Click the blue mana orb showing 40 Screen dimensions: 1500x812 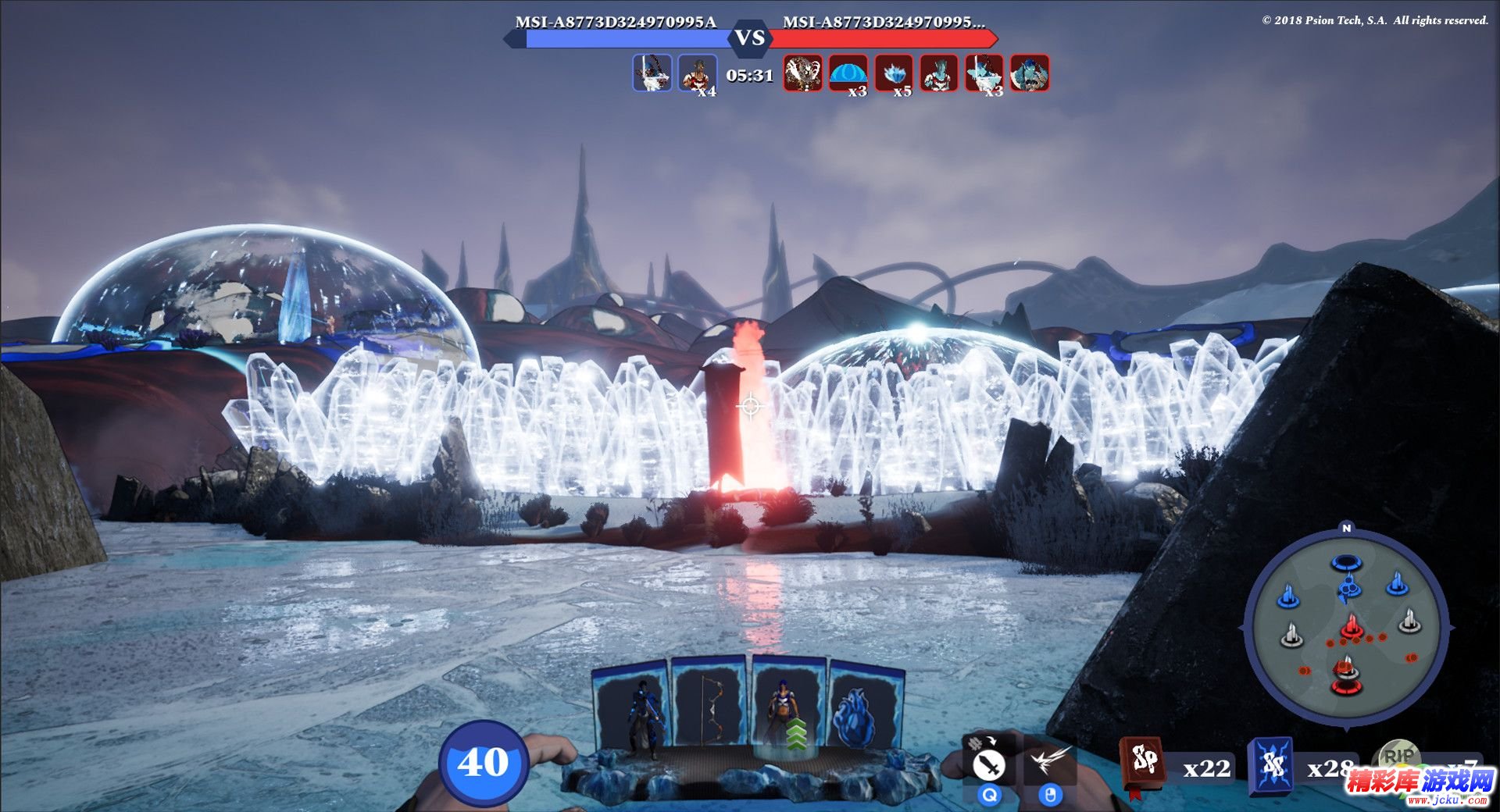coord(483,763)
